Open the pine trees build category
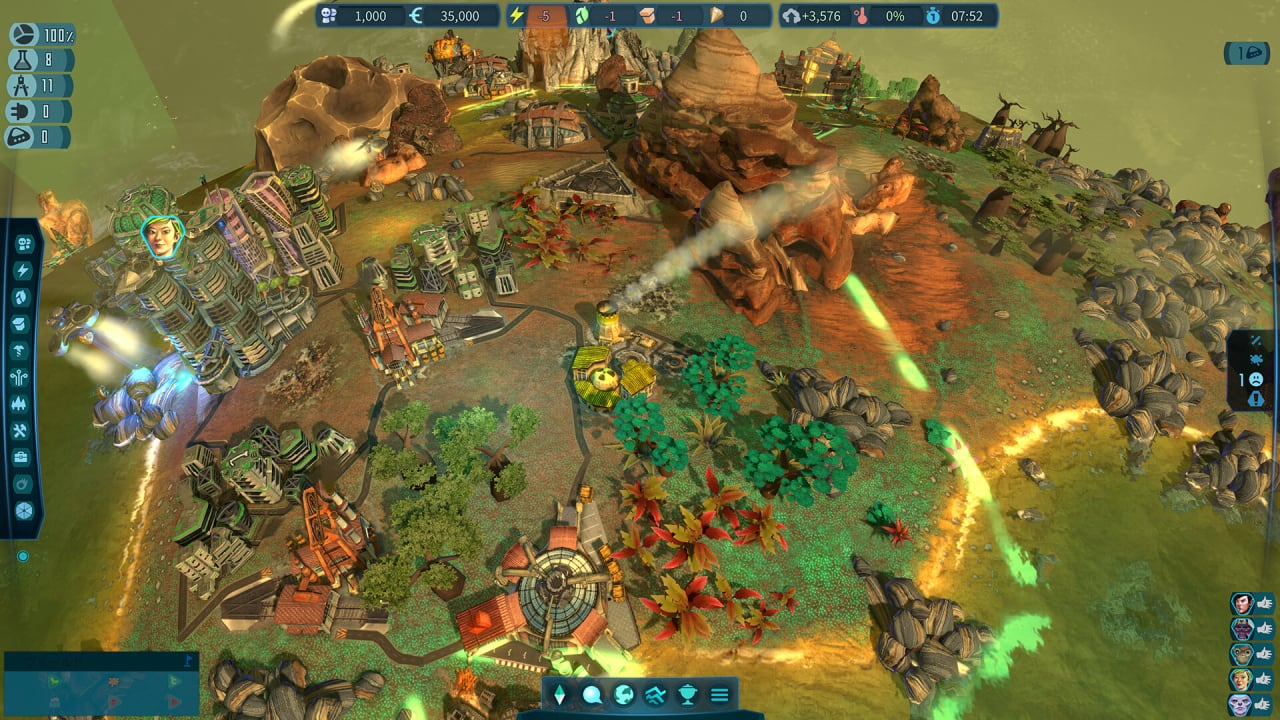 23,404
